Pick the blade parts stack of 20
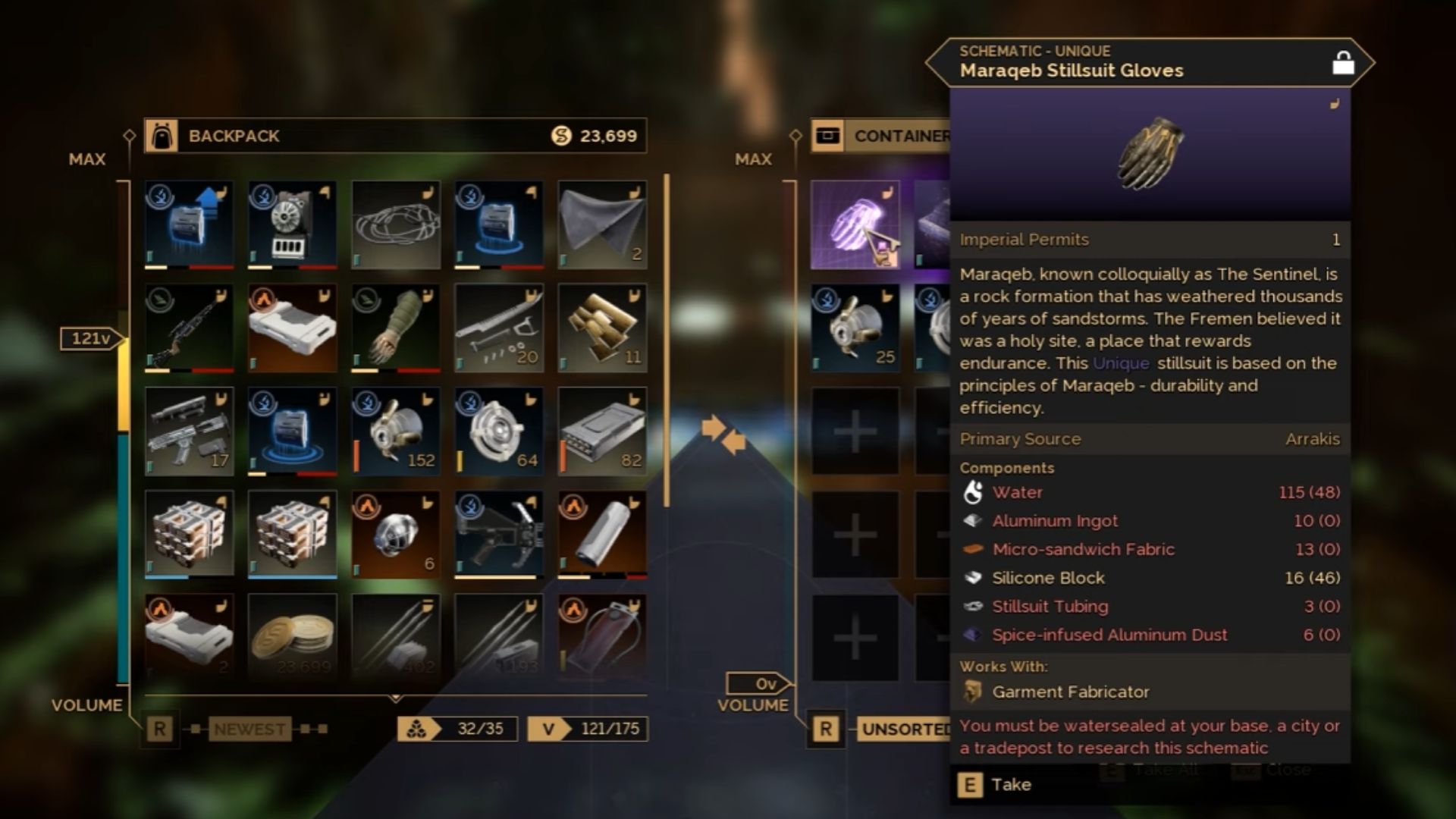The width and height of the screenshot is (1456, 819). [x=499, y=328]
